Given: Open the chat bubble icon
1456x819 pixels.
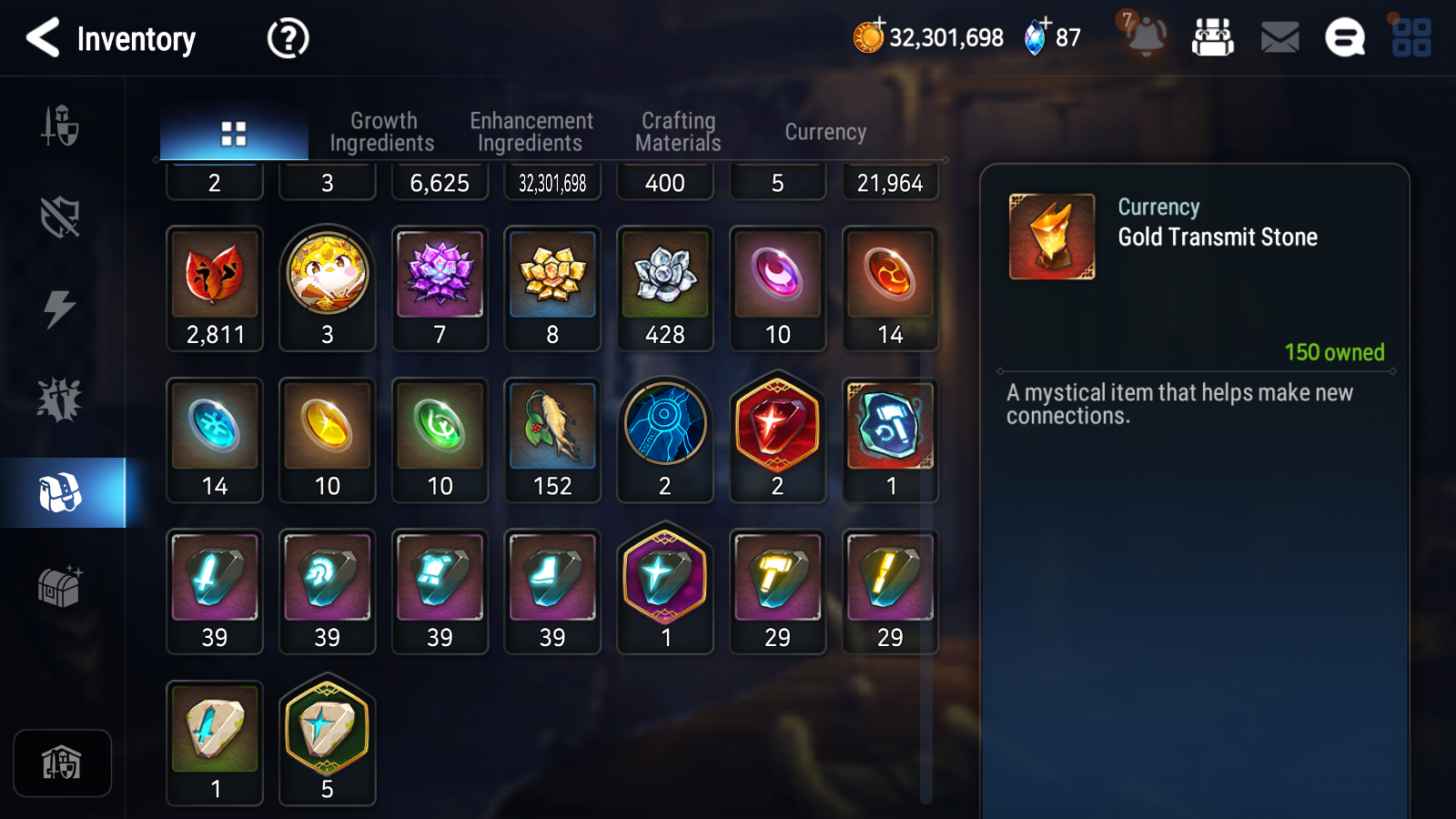Looking at the screenshot, I should tap(1344, 38).
